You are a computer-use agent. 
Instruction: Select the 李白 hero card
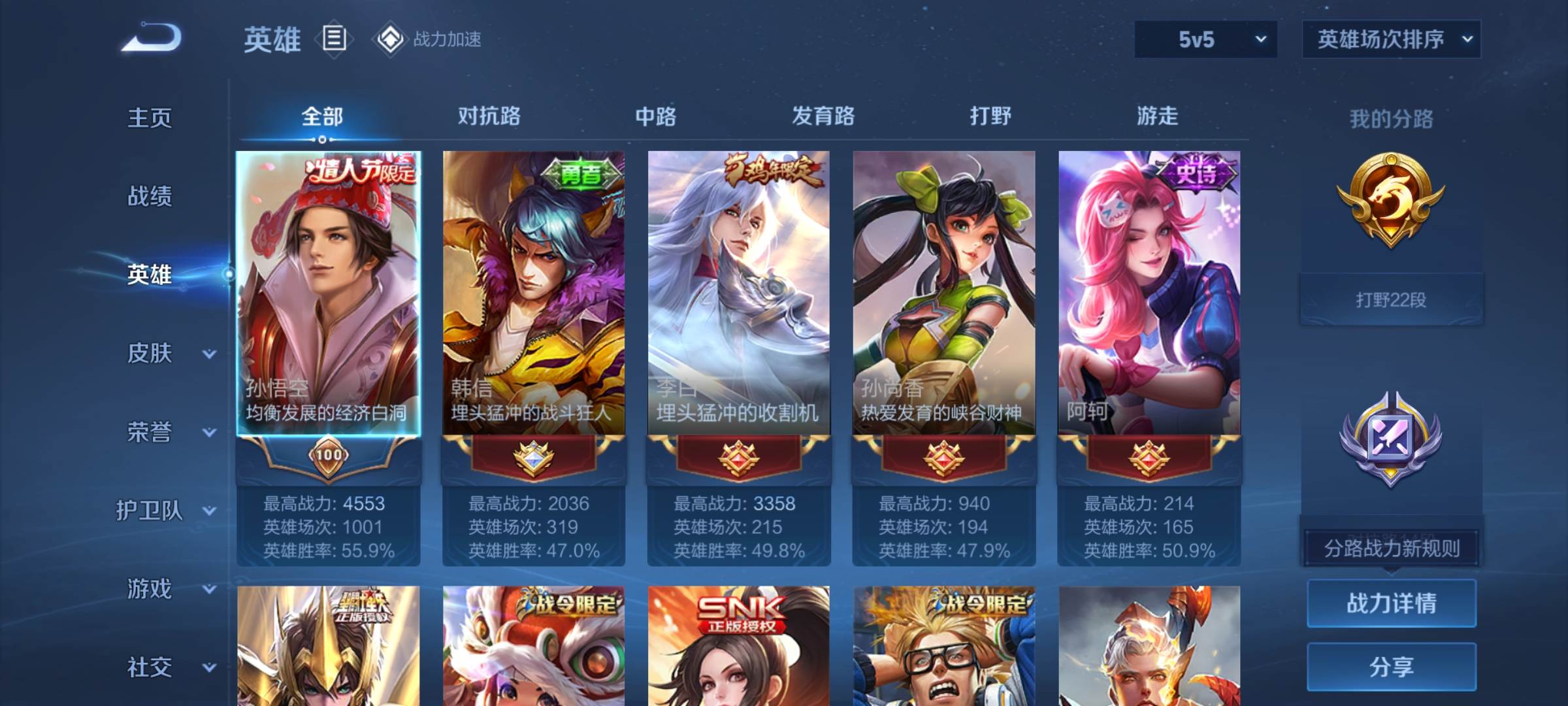(738, 294)
